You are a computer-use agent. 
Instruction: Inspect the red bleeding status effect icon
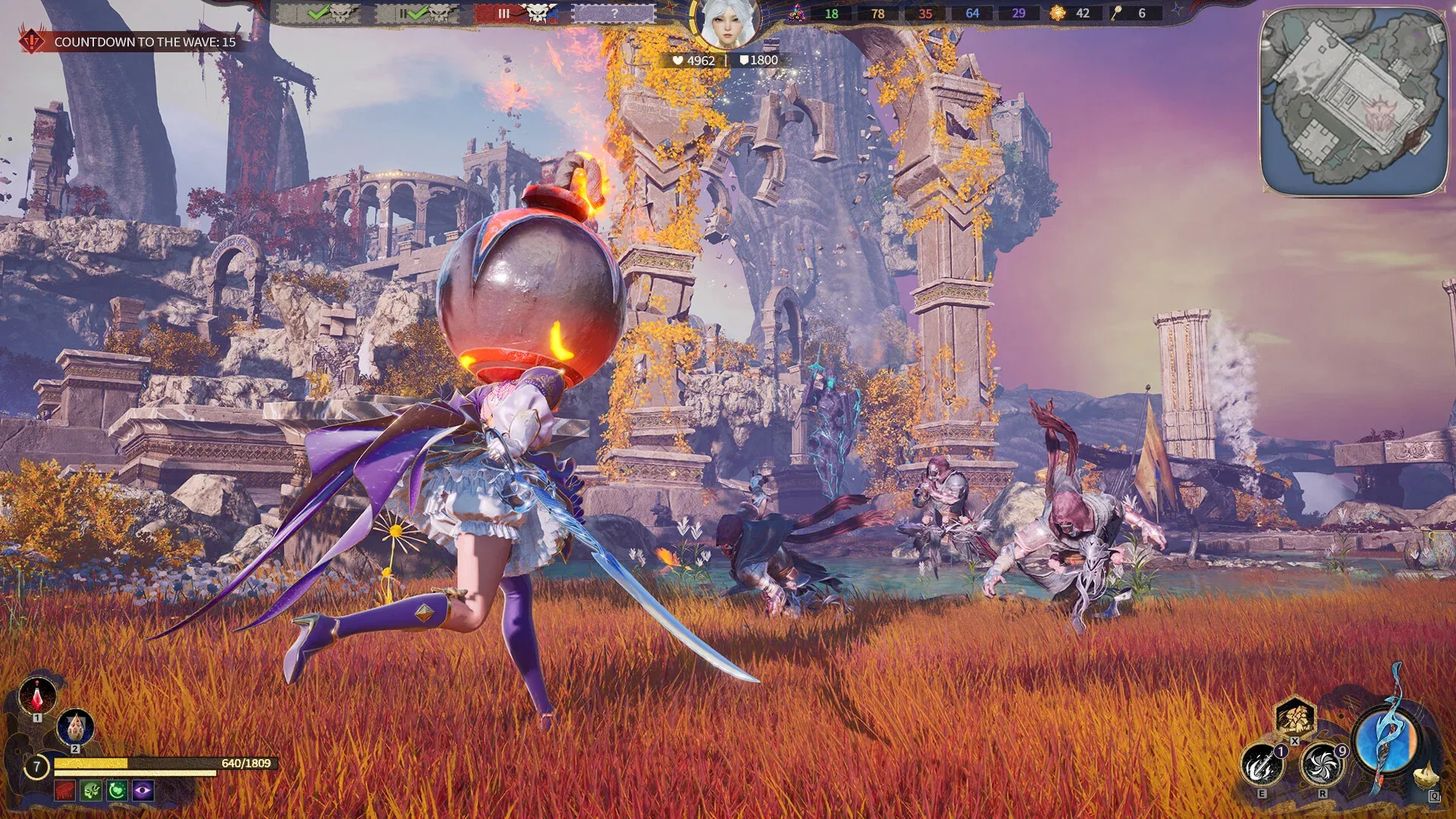(x=65, y=791)
